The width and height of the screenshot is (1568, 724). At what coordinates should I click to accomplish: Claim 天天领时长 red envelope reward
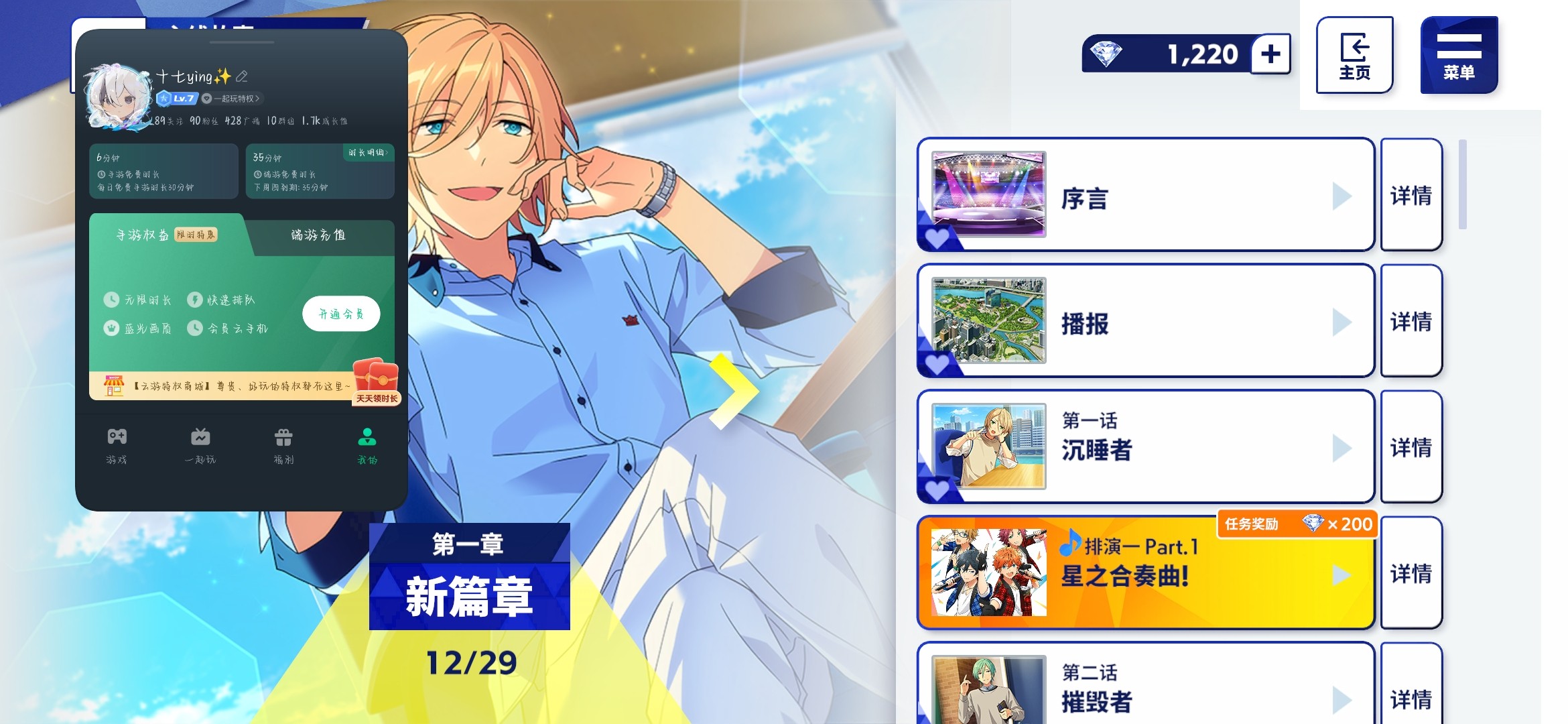coord(376,382)
